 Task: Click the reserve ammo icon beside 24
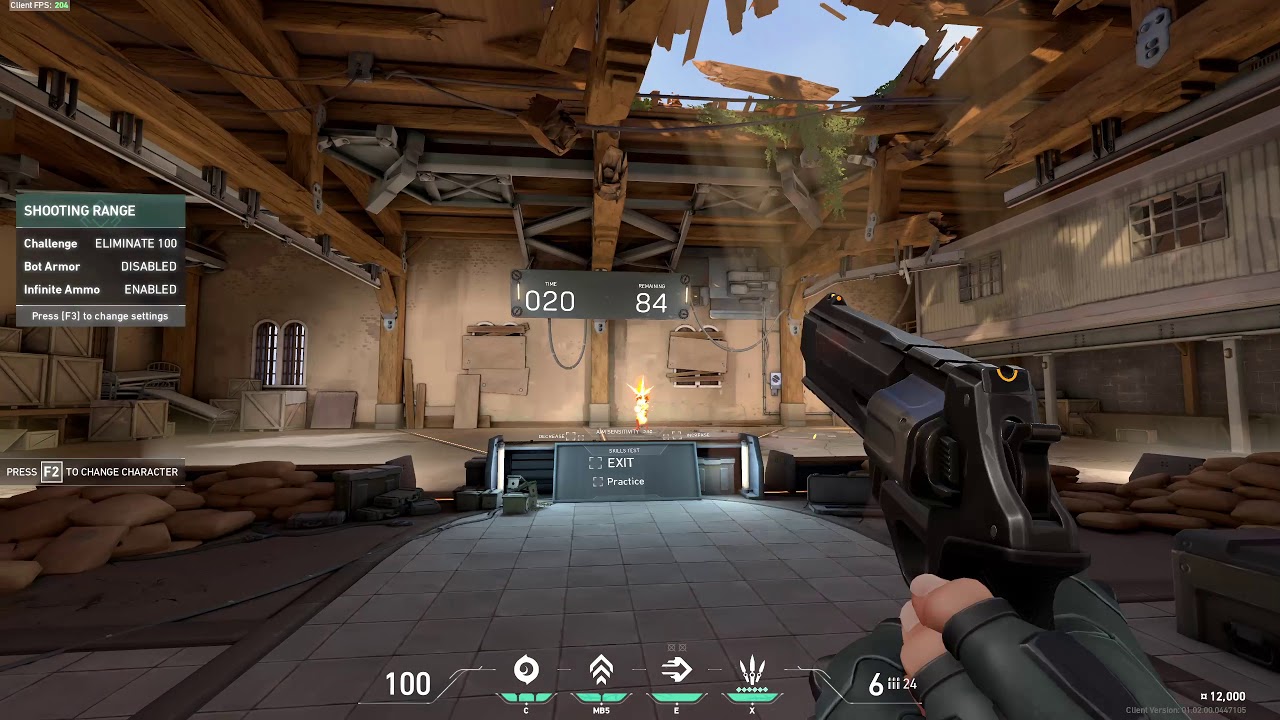[893, 685]
